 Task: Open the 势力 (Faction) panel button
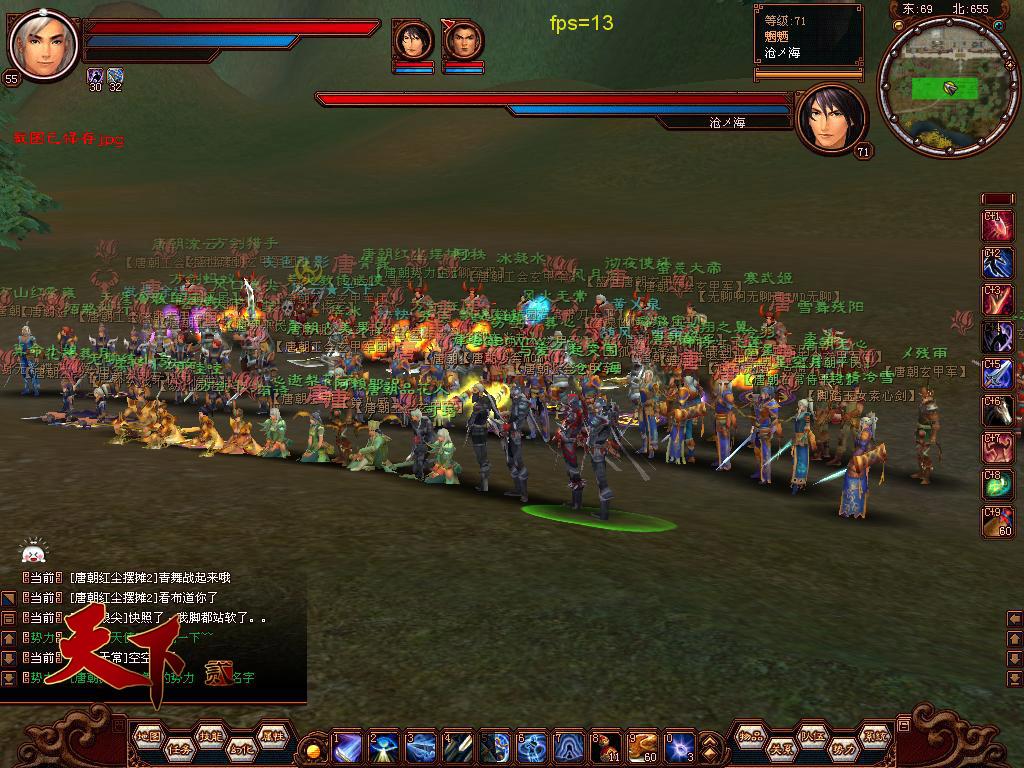844,749
